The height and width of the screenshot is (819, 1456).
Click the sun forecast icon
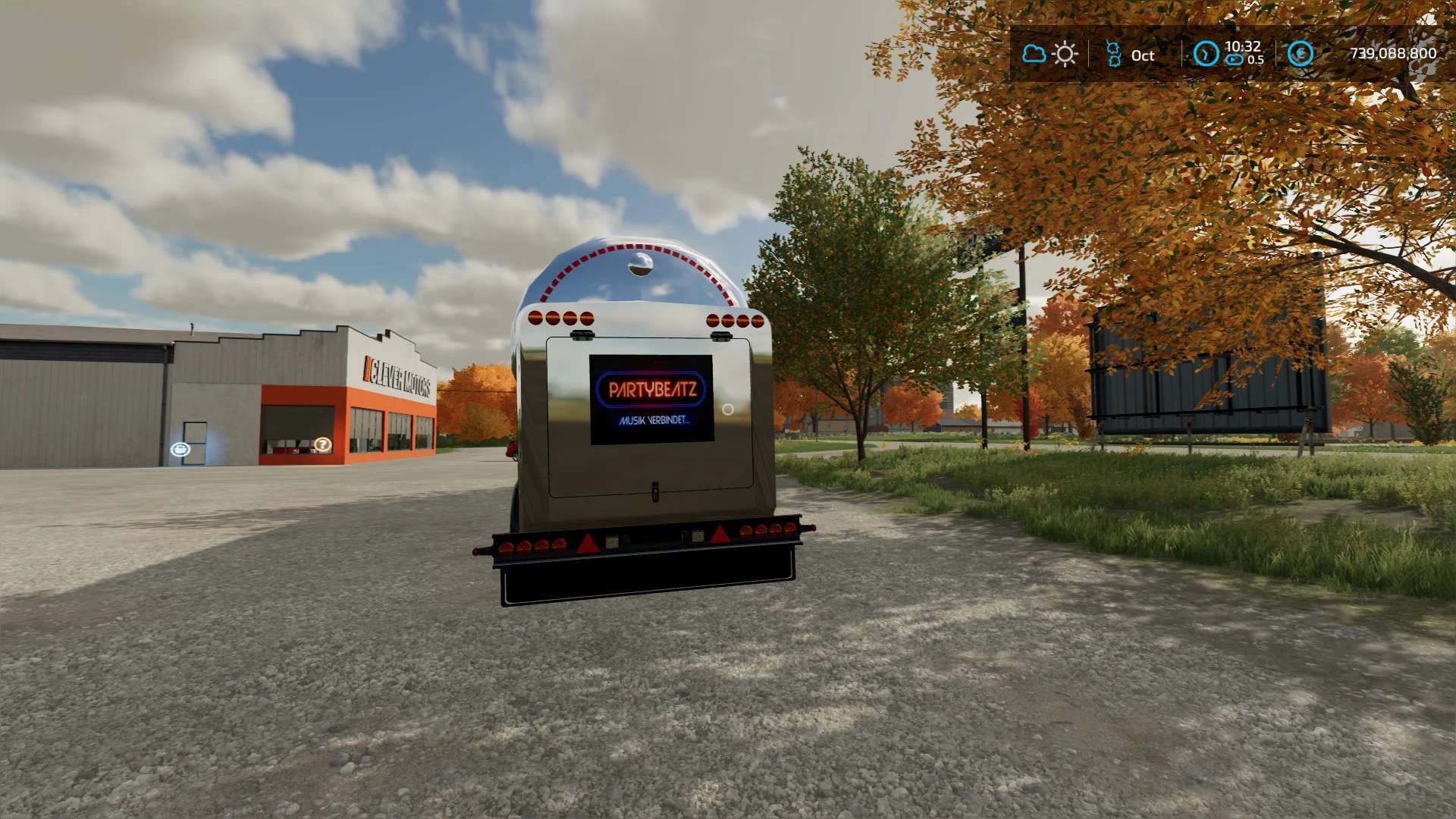[1065, 54]
